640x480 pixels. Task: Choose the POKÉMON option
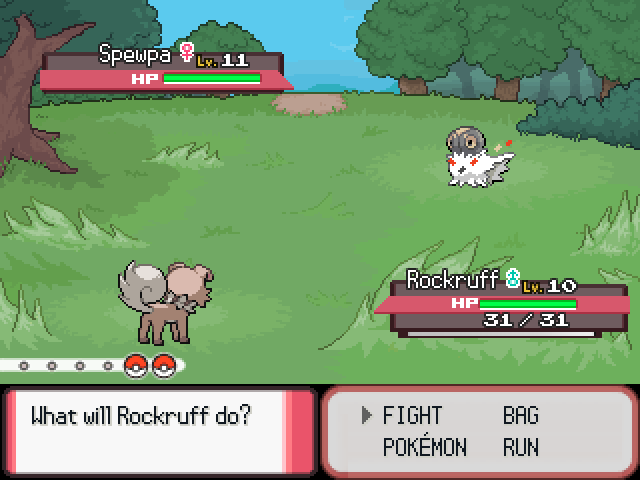(424, 447)
